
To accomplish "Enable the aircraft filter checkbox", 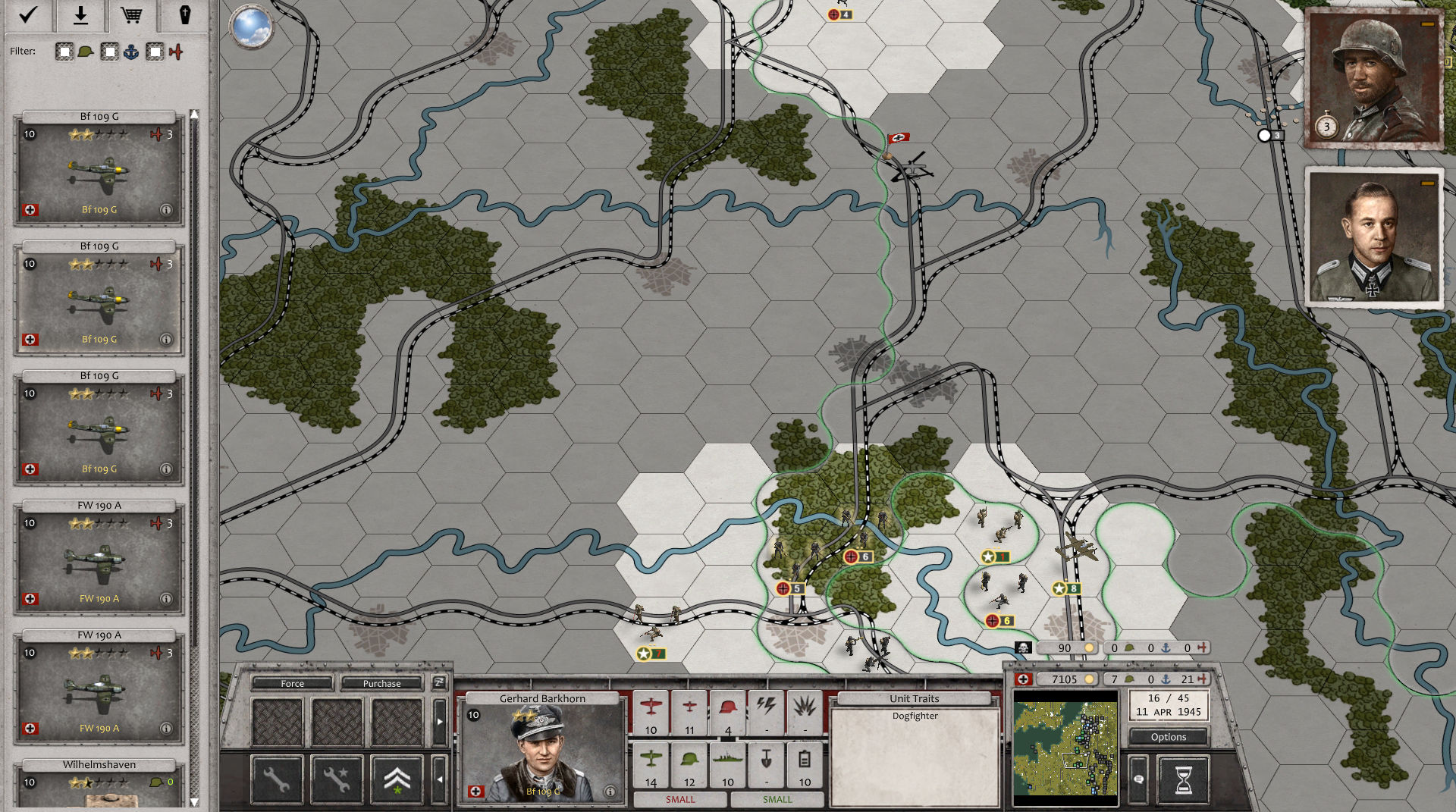I will [155, 52].
